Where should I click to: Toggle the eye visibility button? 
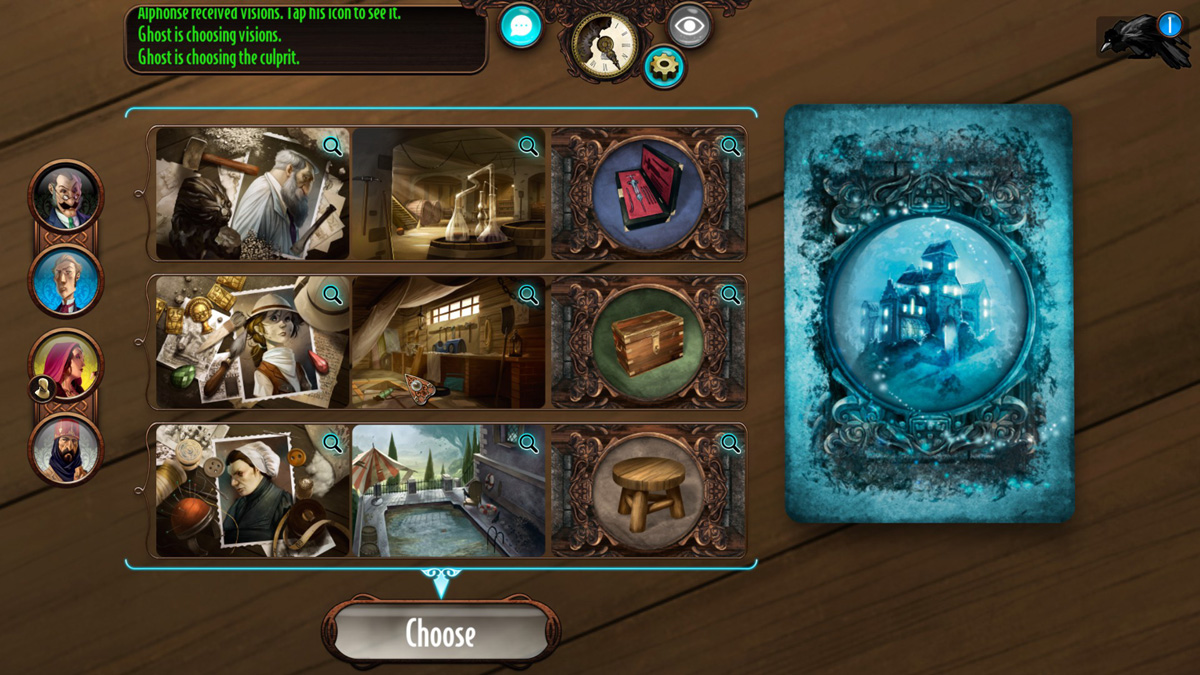[689, 26]
